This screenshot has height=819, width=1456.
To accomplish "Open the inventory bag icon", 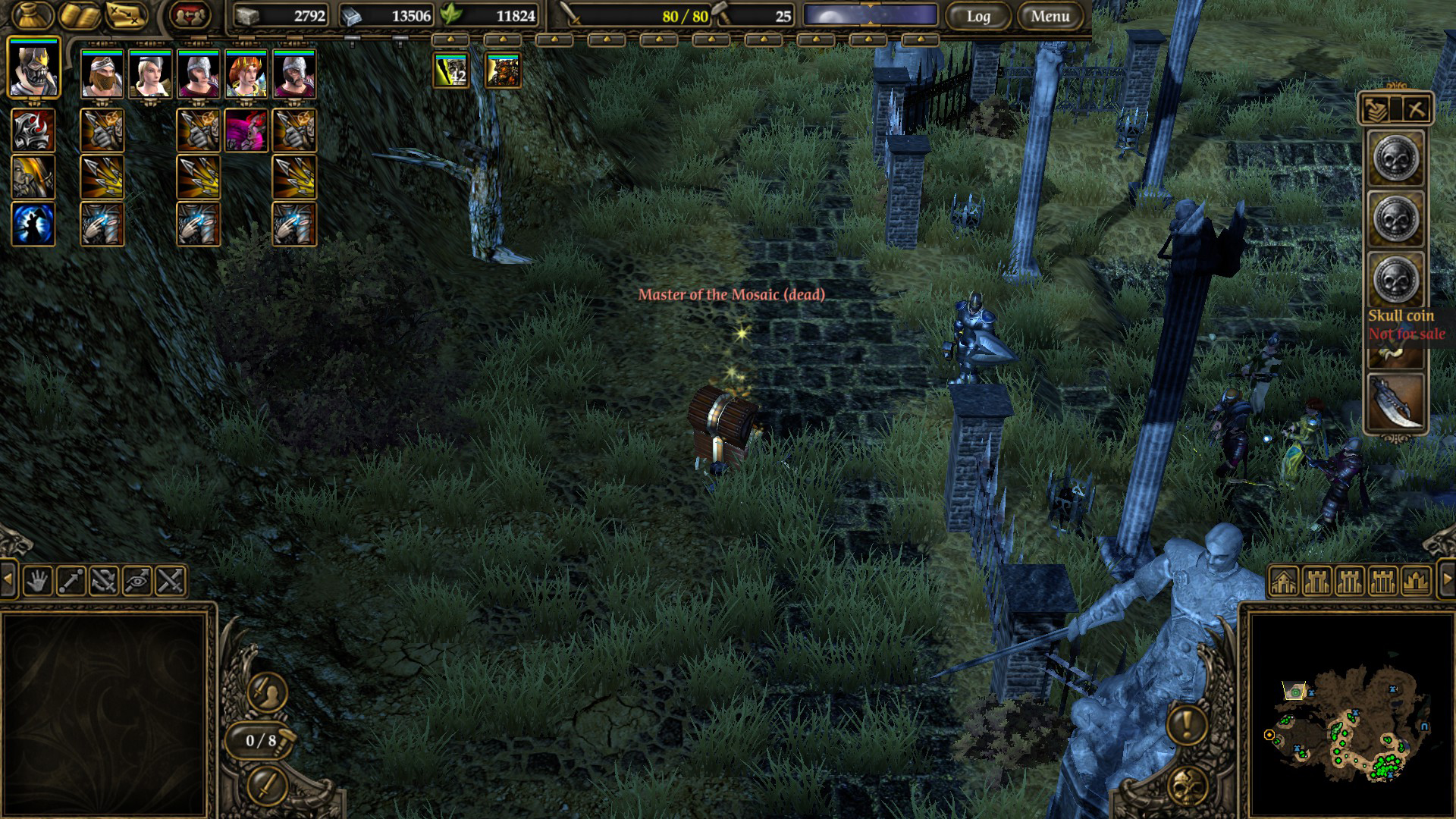I will tap(33, 16).
